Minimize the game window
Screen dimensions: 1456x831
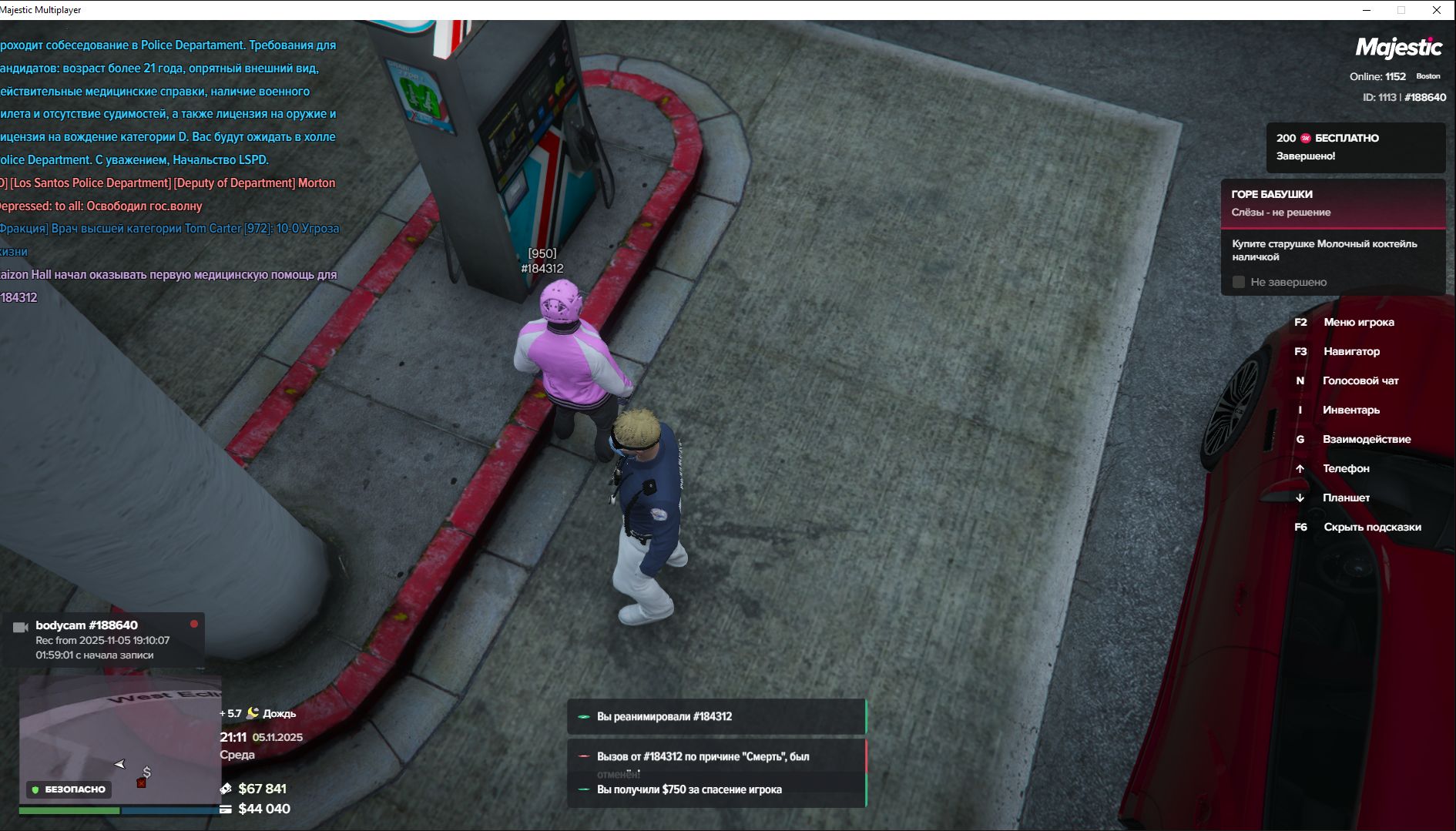(1367, 10)
